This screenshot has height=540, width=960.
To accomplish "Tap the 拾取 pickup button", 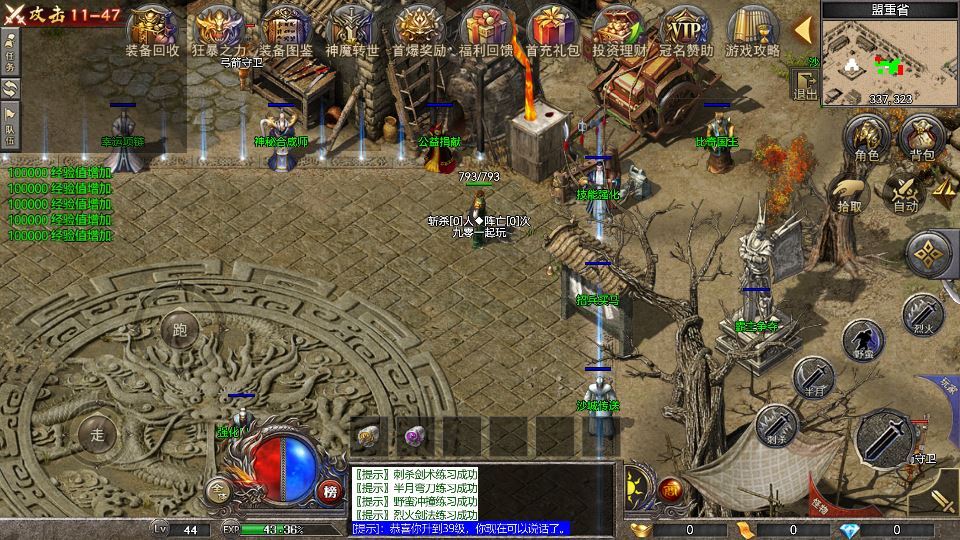I will (849, 192).
